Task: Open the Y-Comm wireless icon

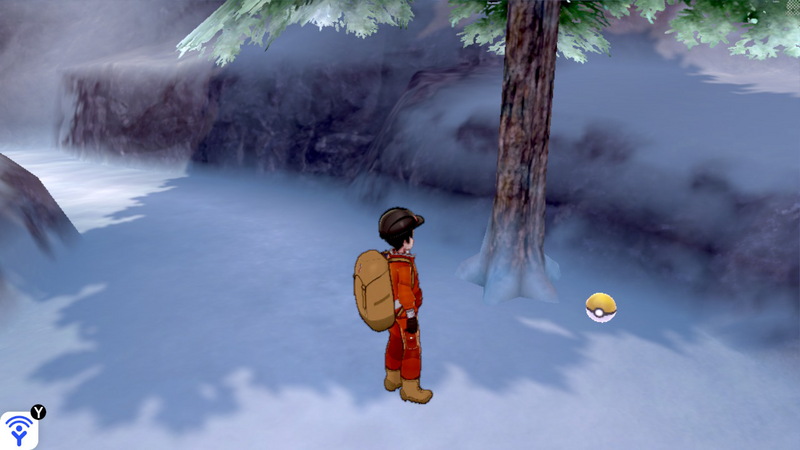Action: click(x=19, y=430)
